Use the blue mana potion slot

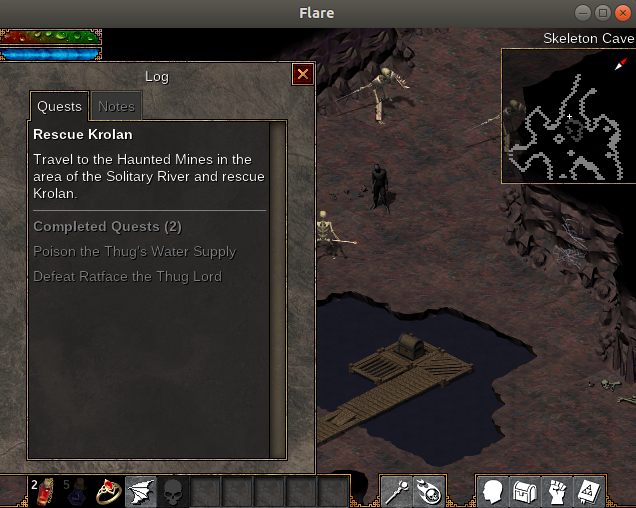(x=77, y=492)
